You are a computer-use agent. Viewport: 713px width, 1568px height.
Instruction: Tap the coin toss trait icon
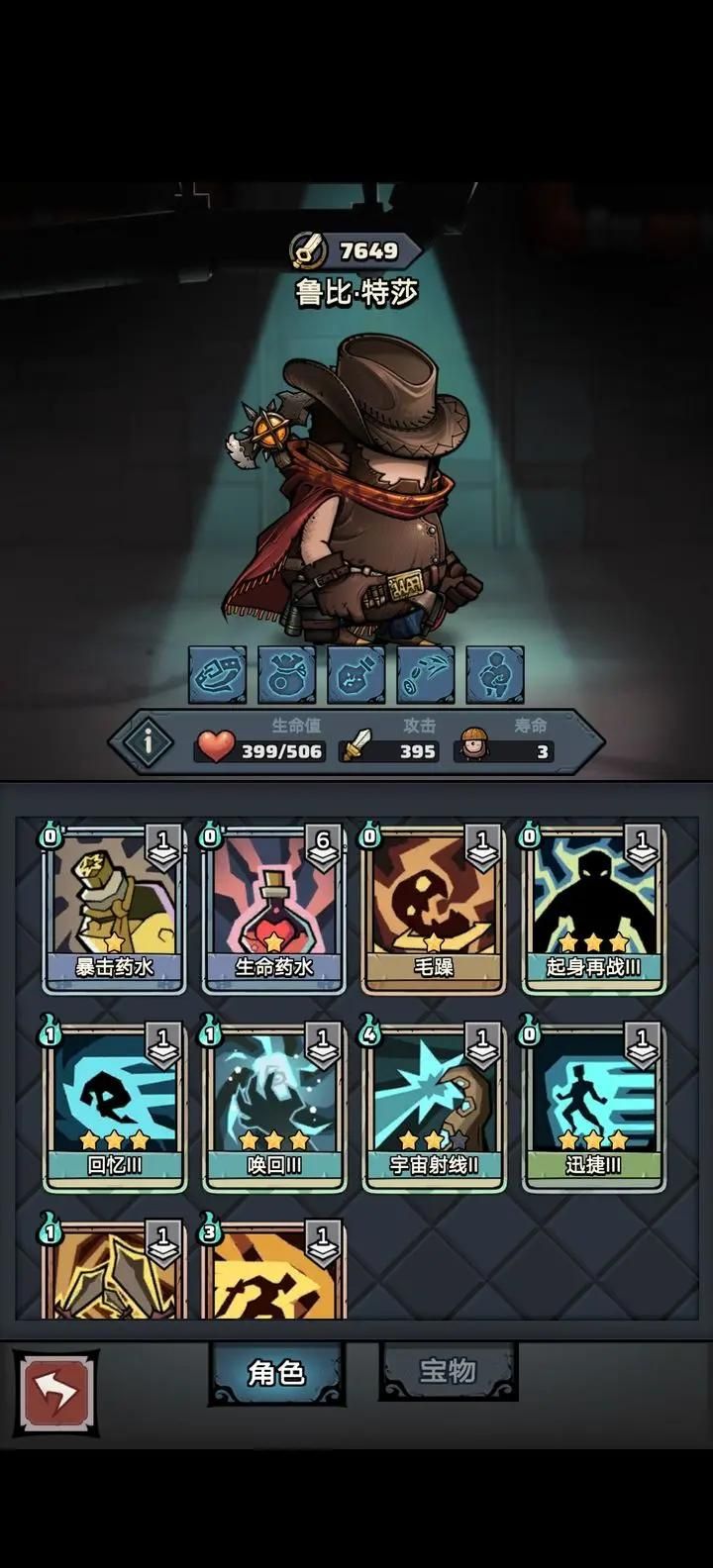[426, 675]
